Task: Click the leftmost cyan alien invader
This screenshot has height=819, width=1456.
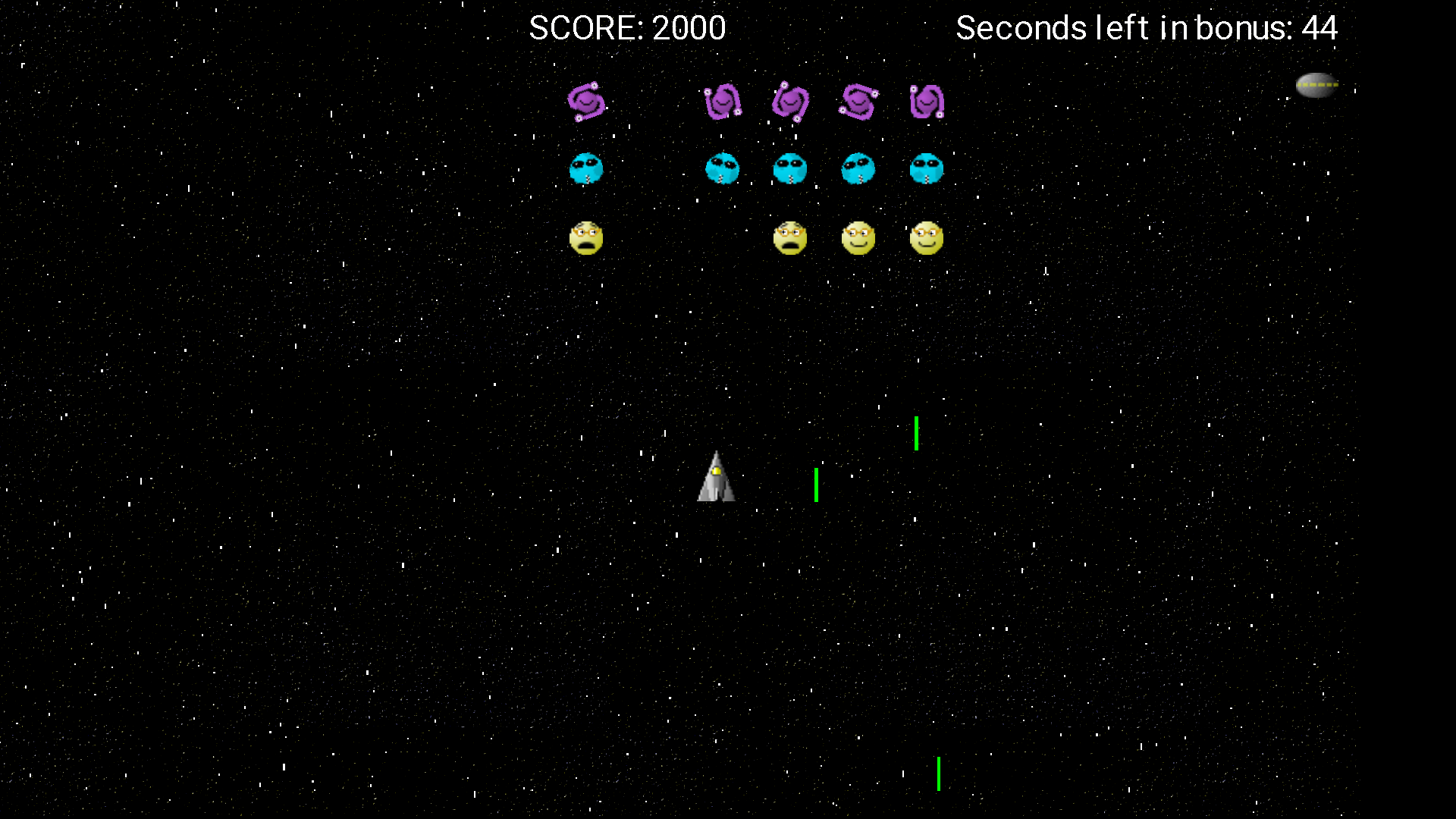Action: (588, 169)
